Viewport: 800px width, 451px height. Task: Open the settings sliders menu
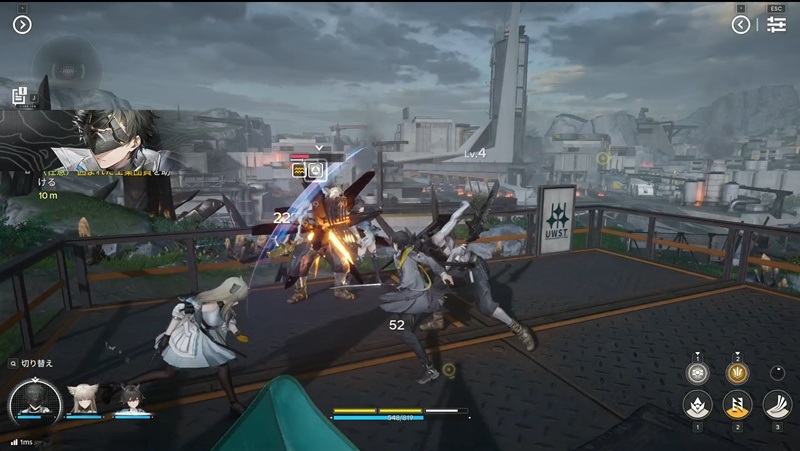click(x=777, y=25)
